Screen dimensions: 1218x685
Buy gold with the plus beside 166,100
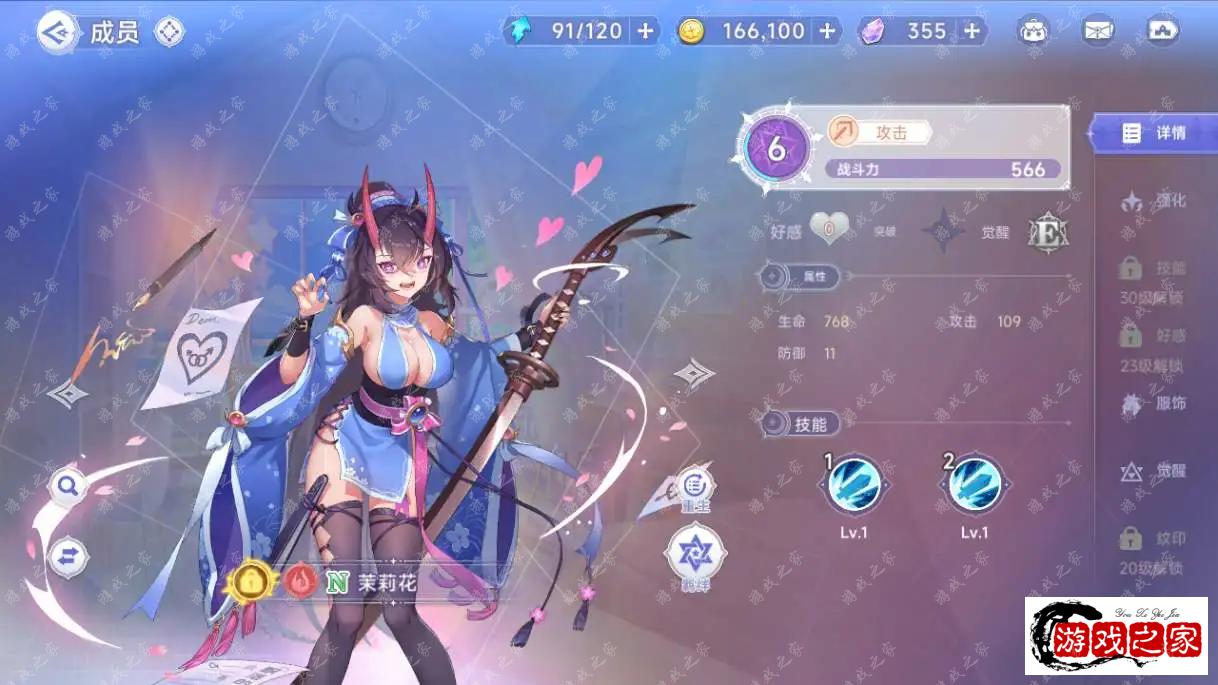tap(827, 31)
